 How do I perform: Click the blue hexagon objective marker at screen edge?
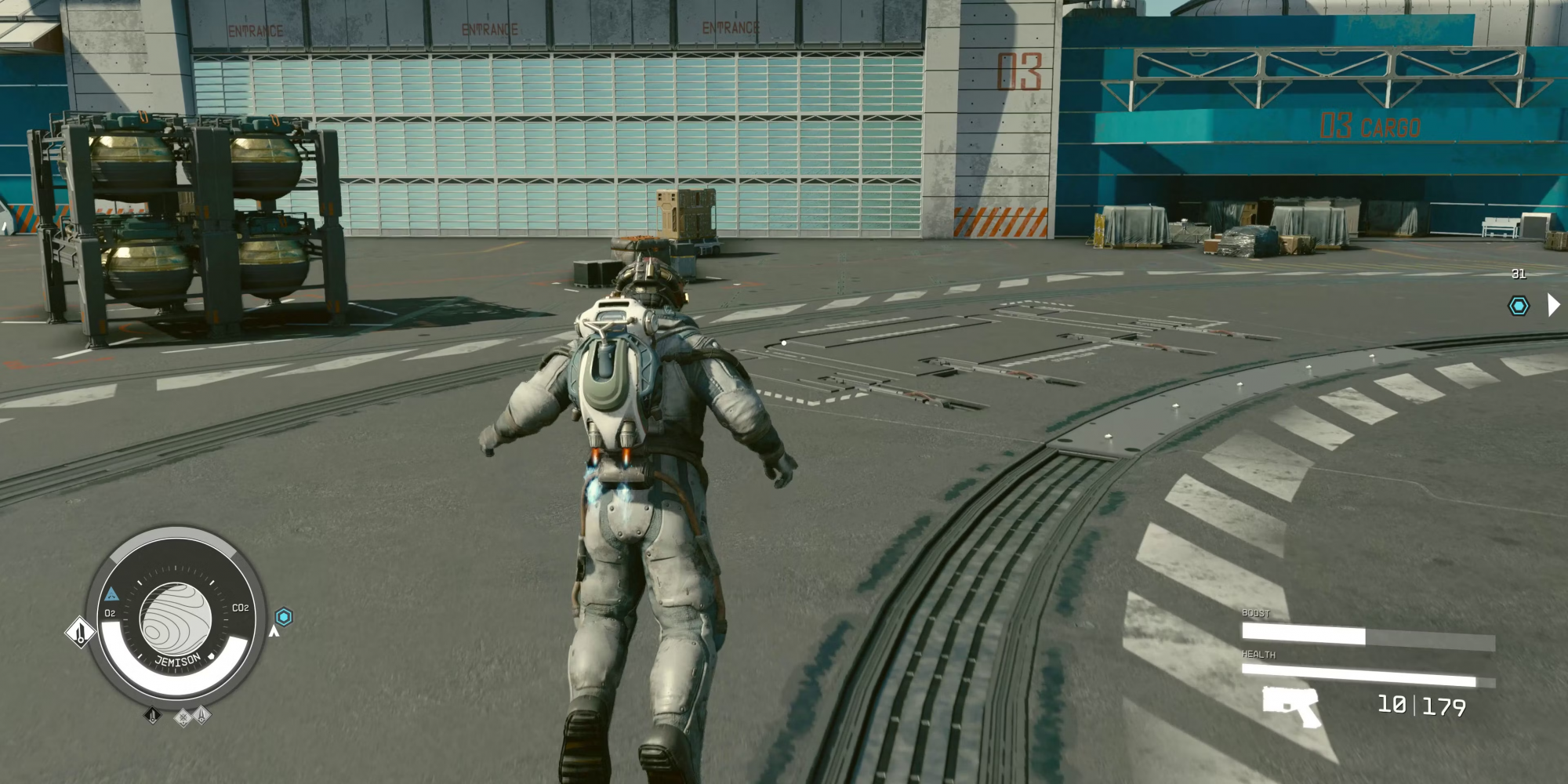tap(1519, 306)
